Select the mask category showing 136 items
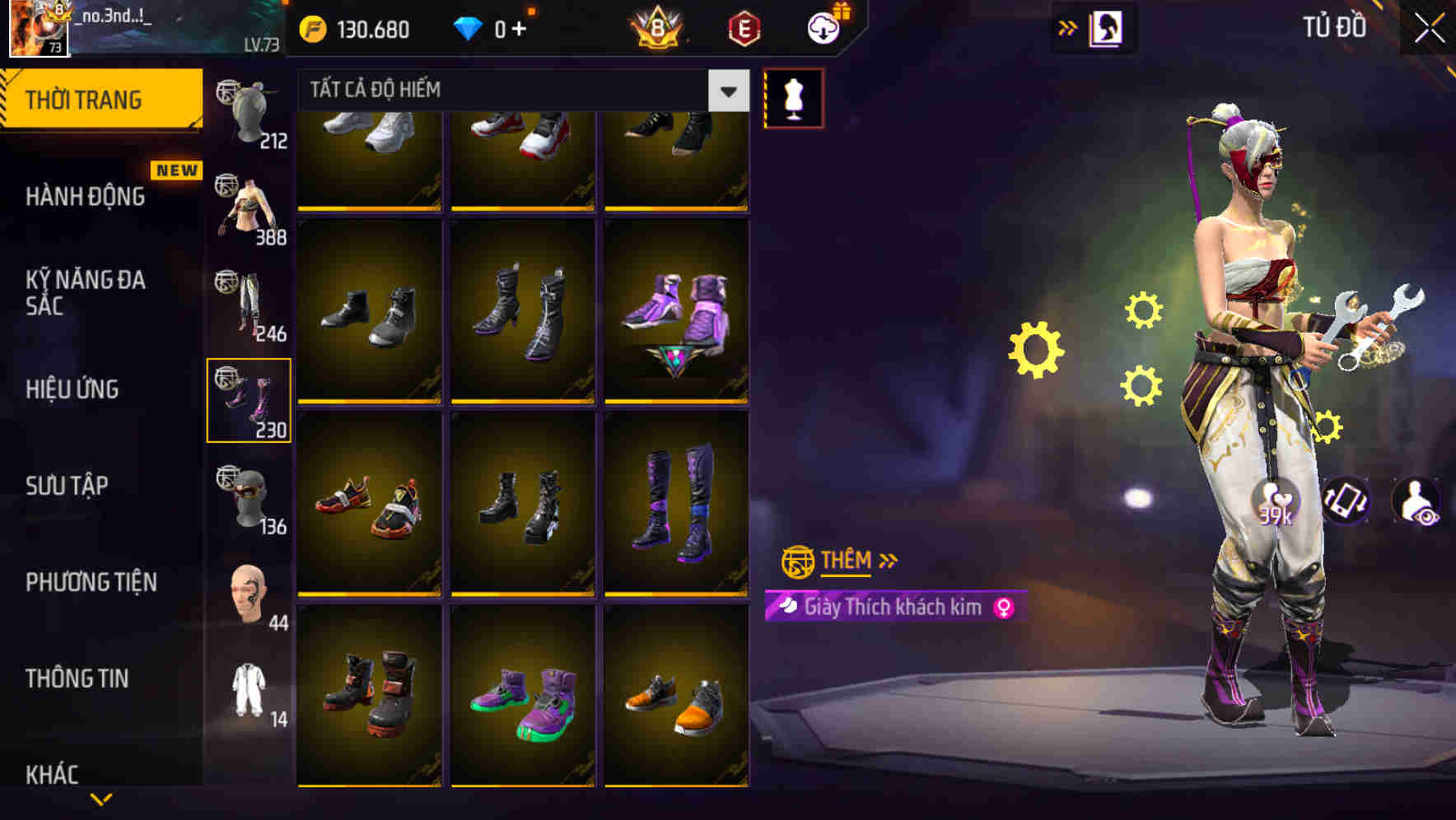1456x820 pixels. pyautogui.click(x=250, y=494)
